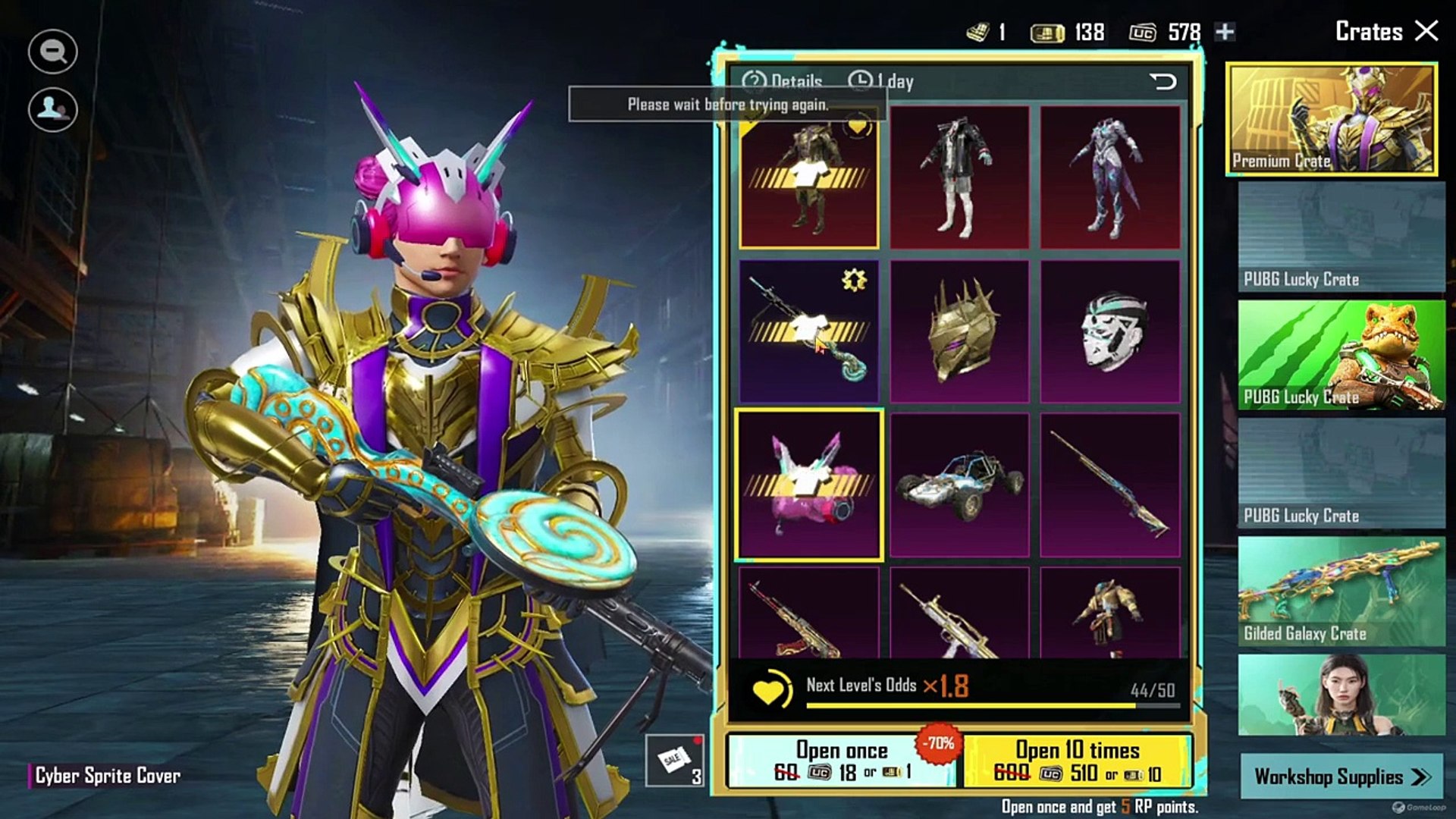Open crate Details info
The height and width of the screenshot is (819, 1456).
point(783,81)
